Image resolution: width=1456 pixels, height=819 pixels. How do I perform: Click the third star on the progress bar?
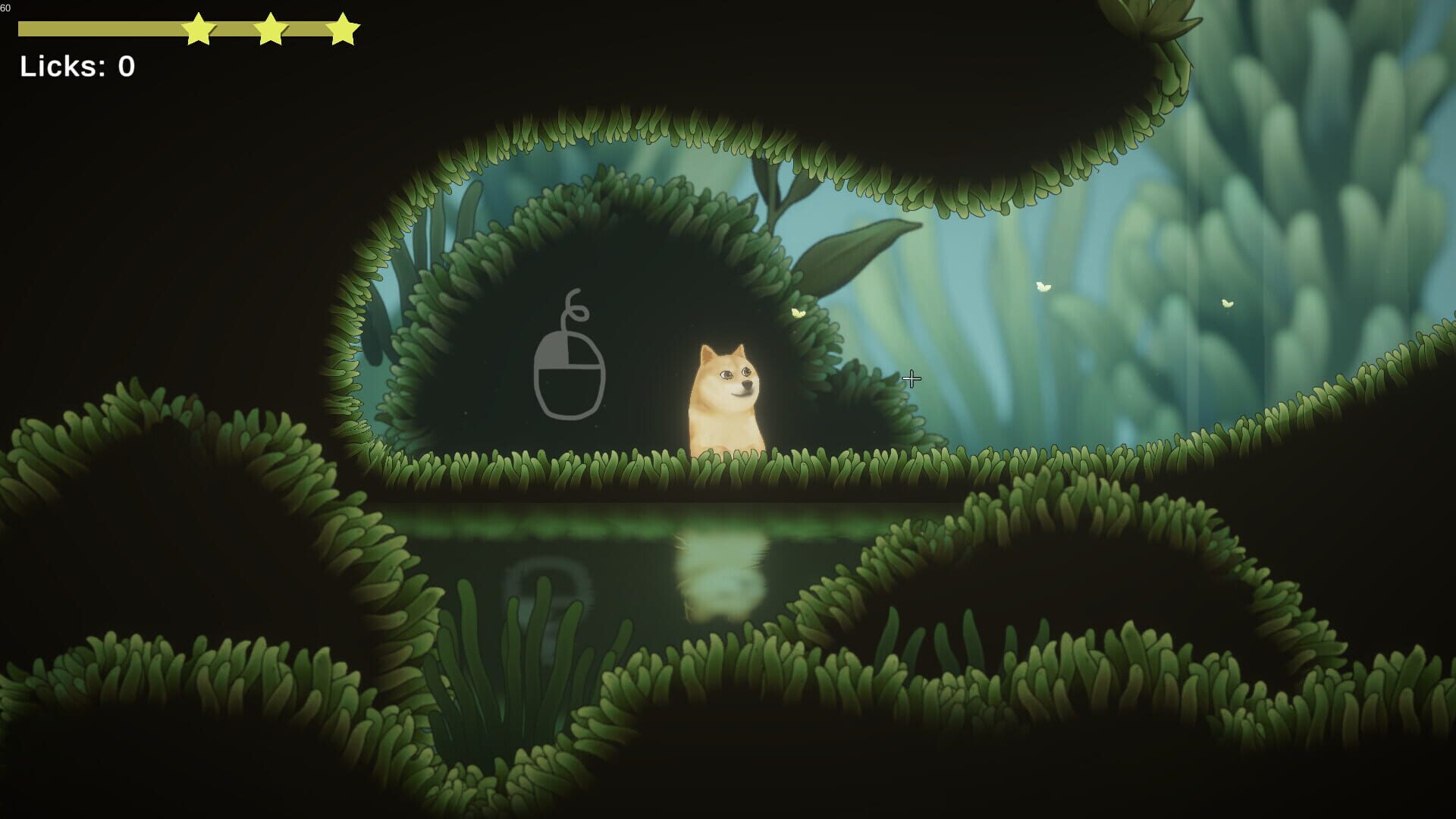(x=342, y=30)
